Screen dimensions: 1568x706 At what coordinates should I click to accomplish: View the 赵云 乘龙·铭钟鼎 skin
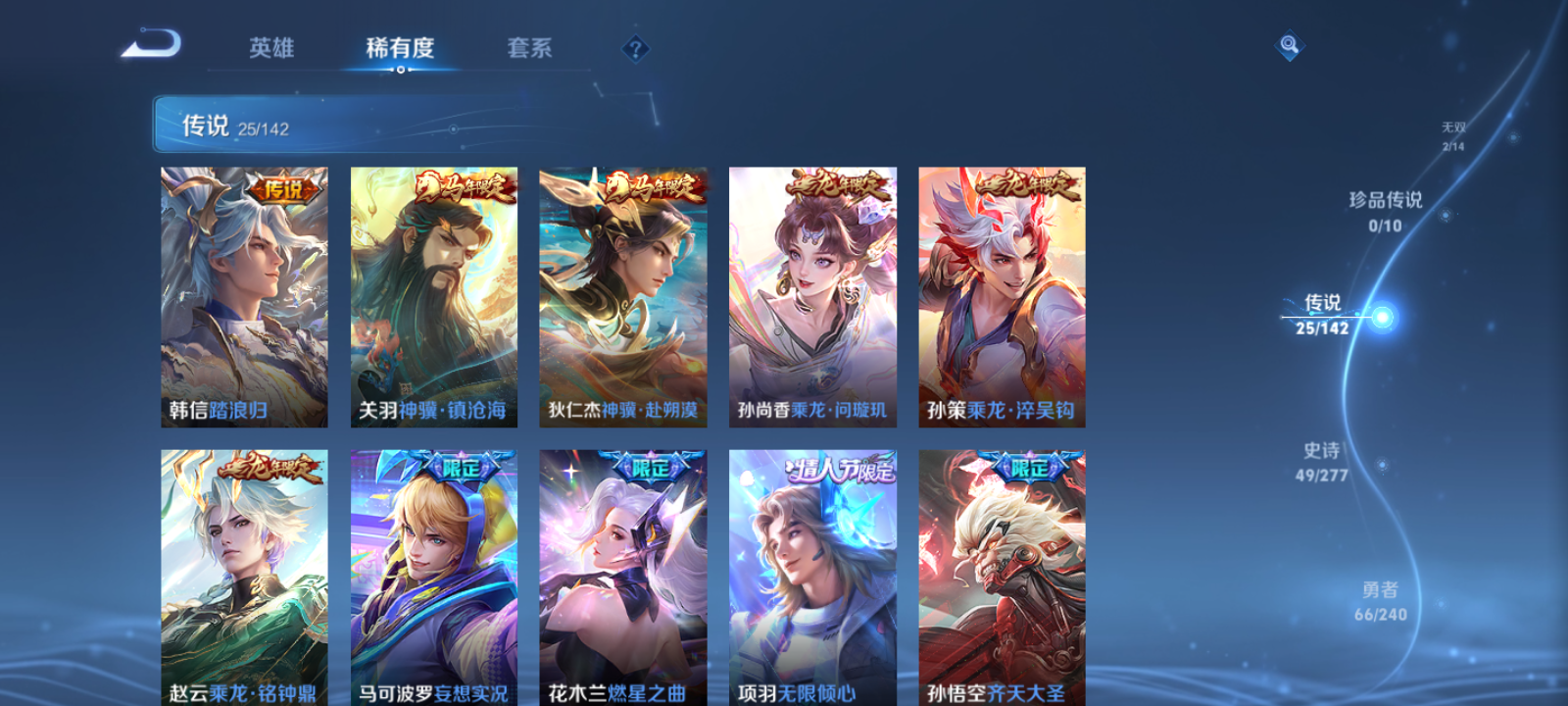[x=243, y=574]
